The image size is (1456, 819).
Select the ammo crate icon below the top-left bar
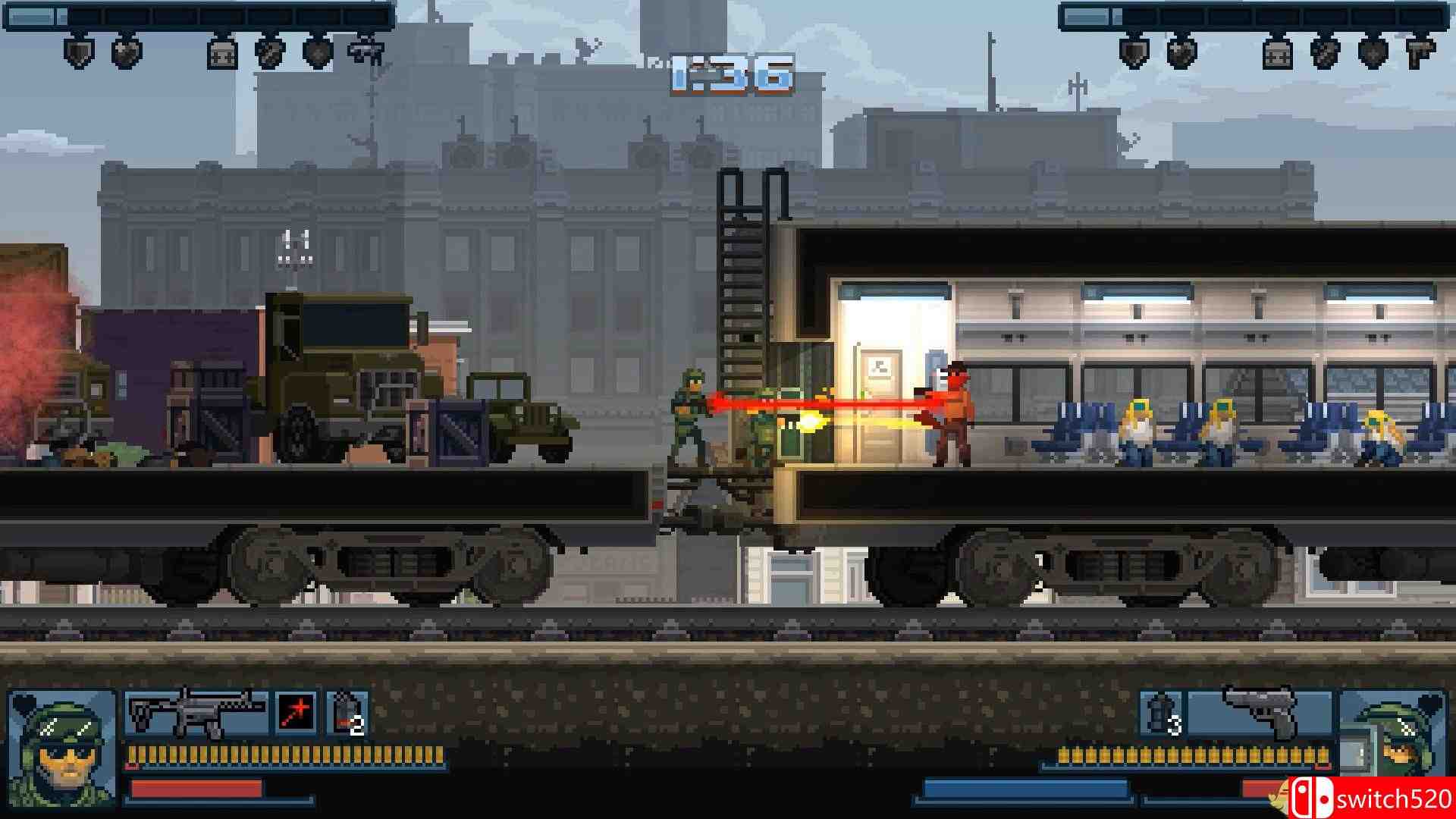tap(221, 54)
